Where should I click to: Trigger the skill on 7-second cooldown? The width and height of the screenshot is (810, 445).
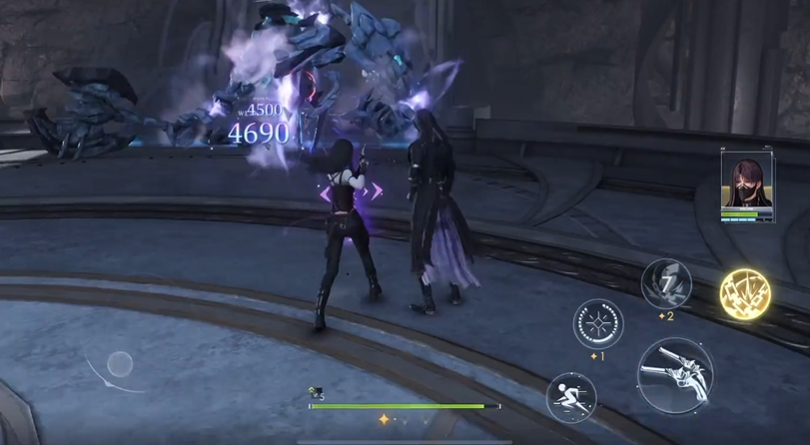tap(666, 284)
